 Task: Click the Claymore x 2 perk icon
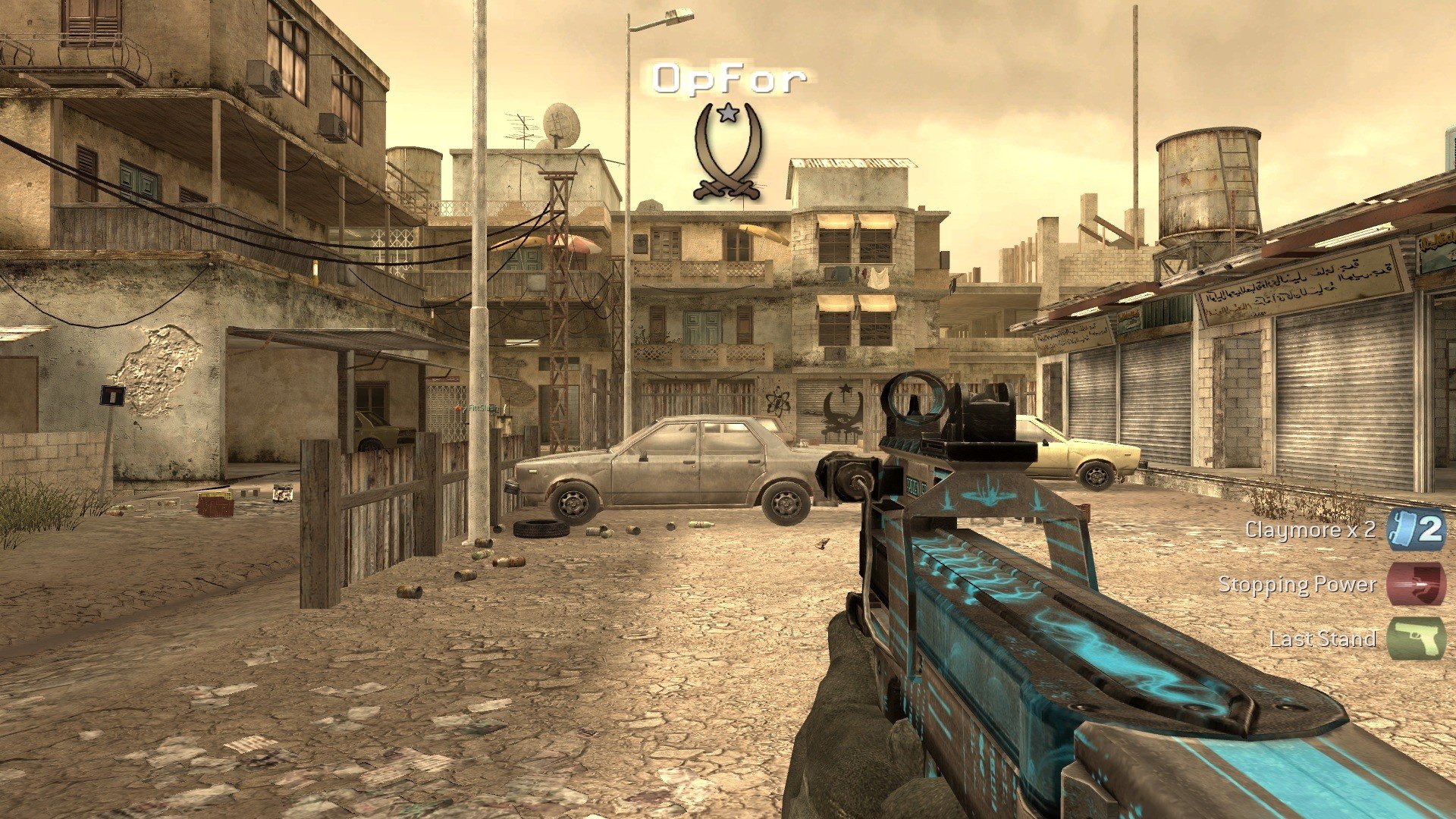[1416, 529]
